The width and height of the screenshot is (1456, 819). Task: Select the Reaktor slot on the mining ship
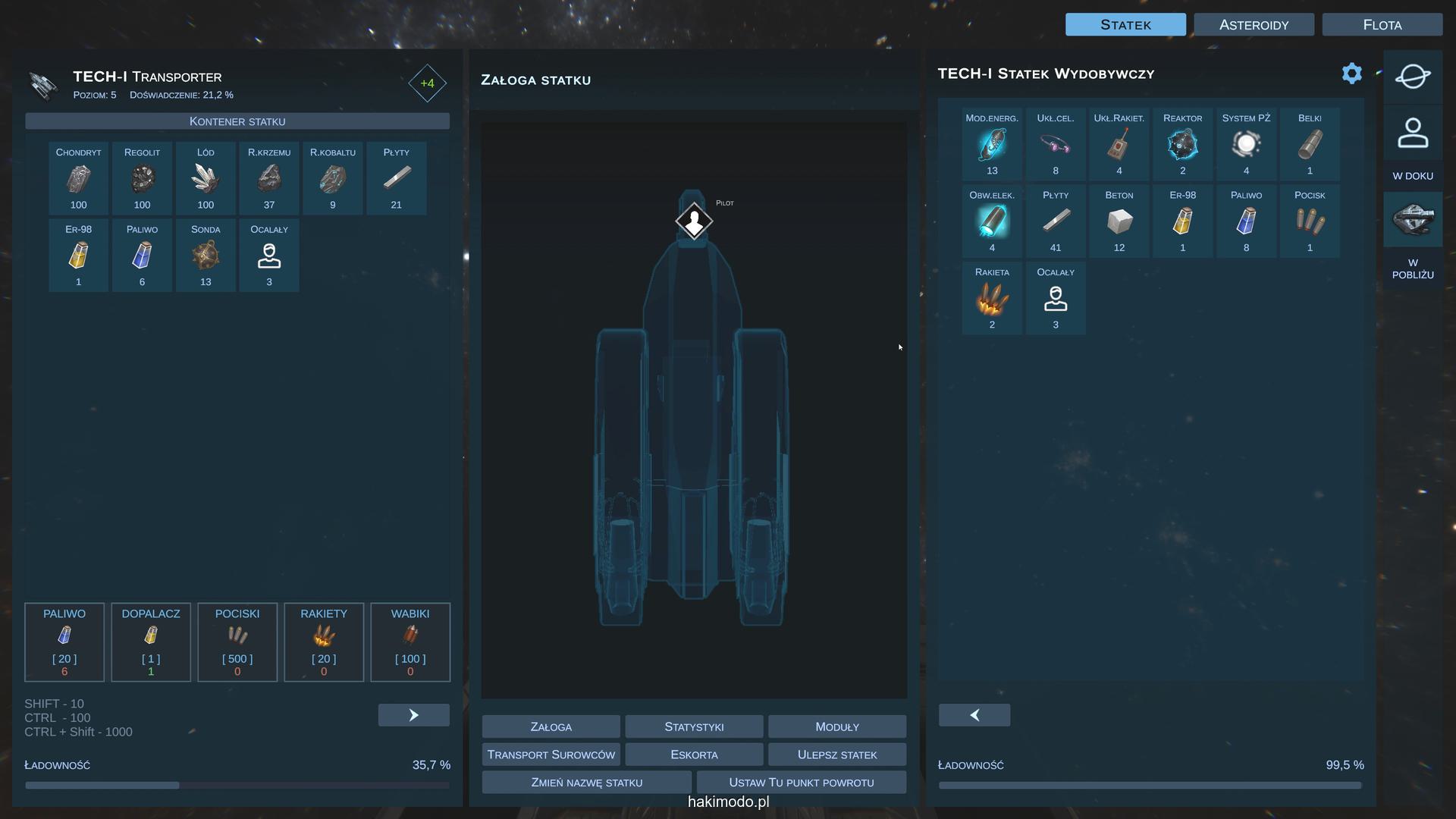(1182, 145)
